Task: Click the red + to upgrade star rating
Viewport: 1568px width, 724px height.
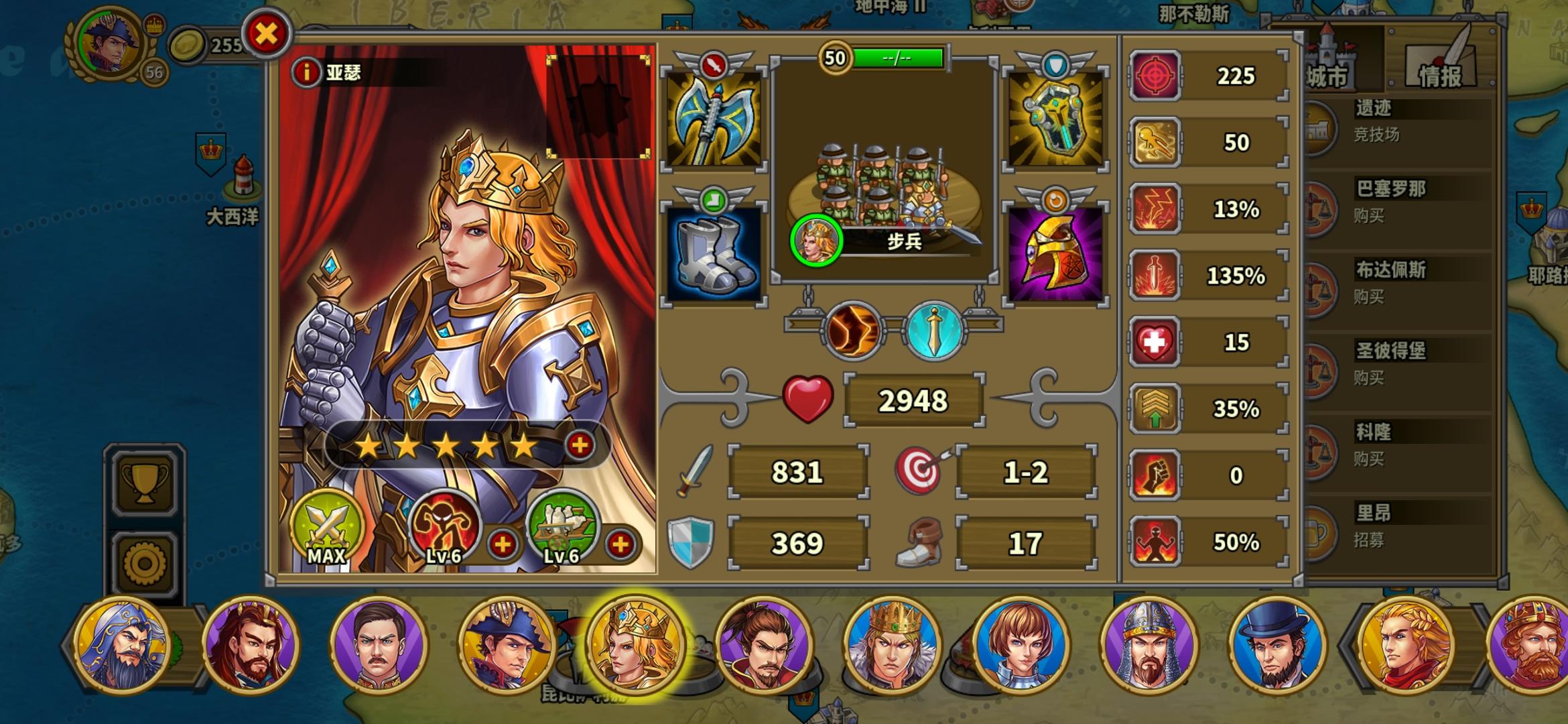Action: 580,444
